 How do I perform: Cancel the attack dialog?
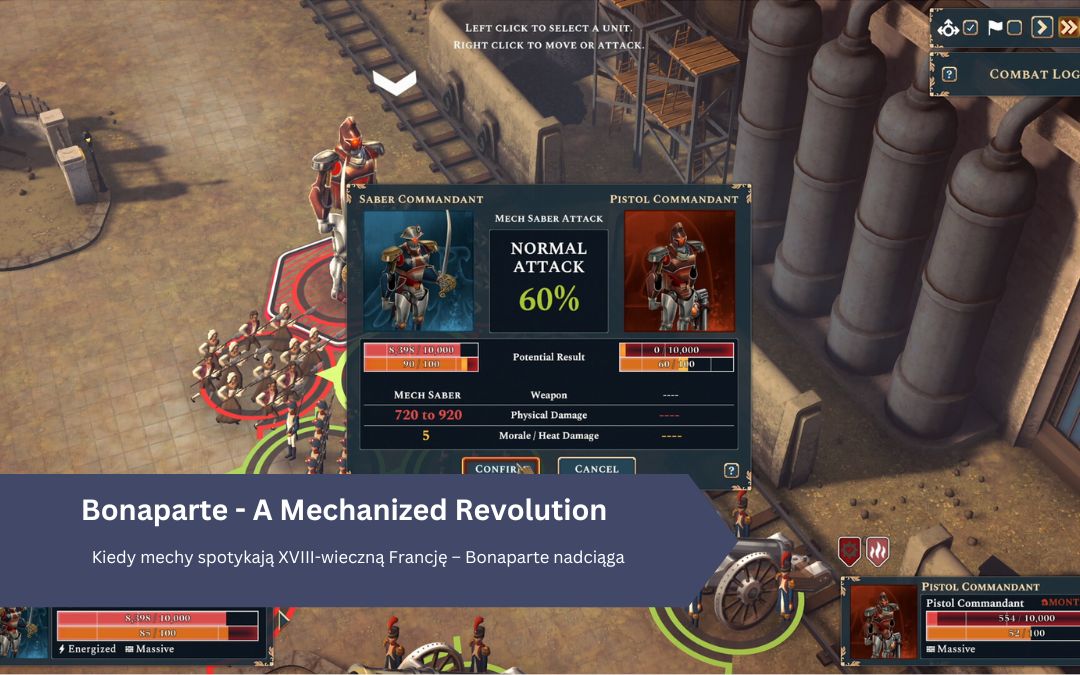596,467
